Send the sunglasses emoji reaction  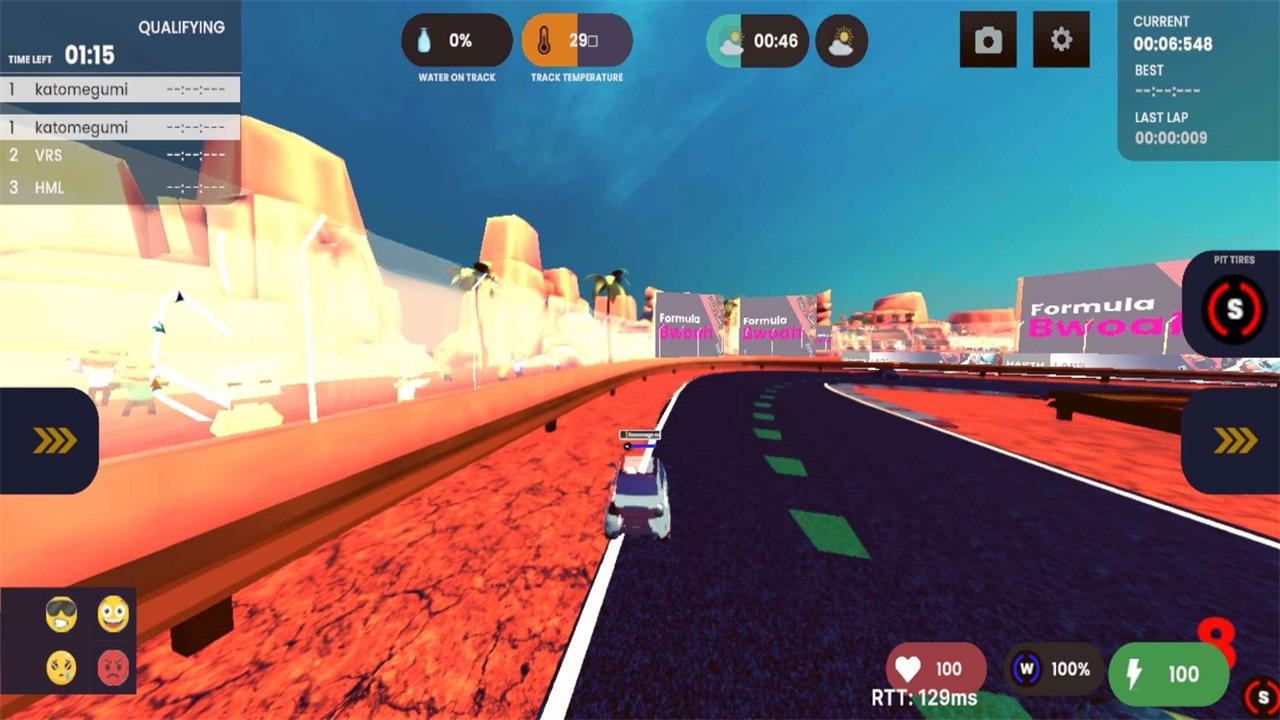pos(61,614)
